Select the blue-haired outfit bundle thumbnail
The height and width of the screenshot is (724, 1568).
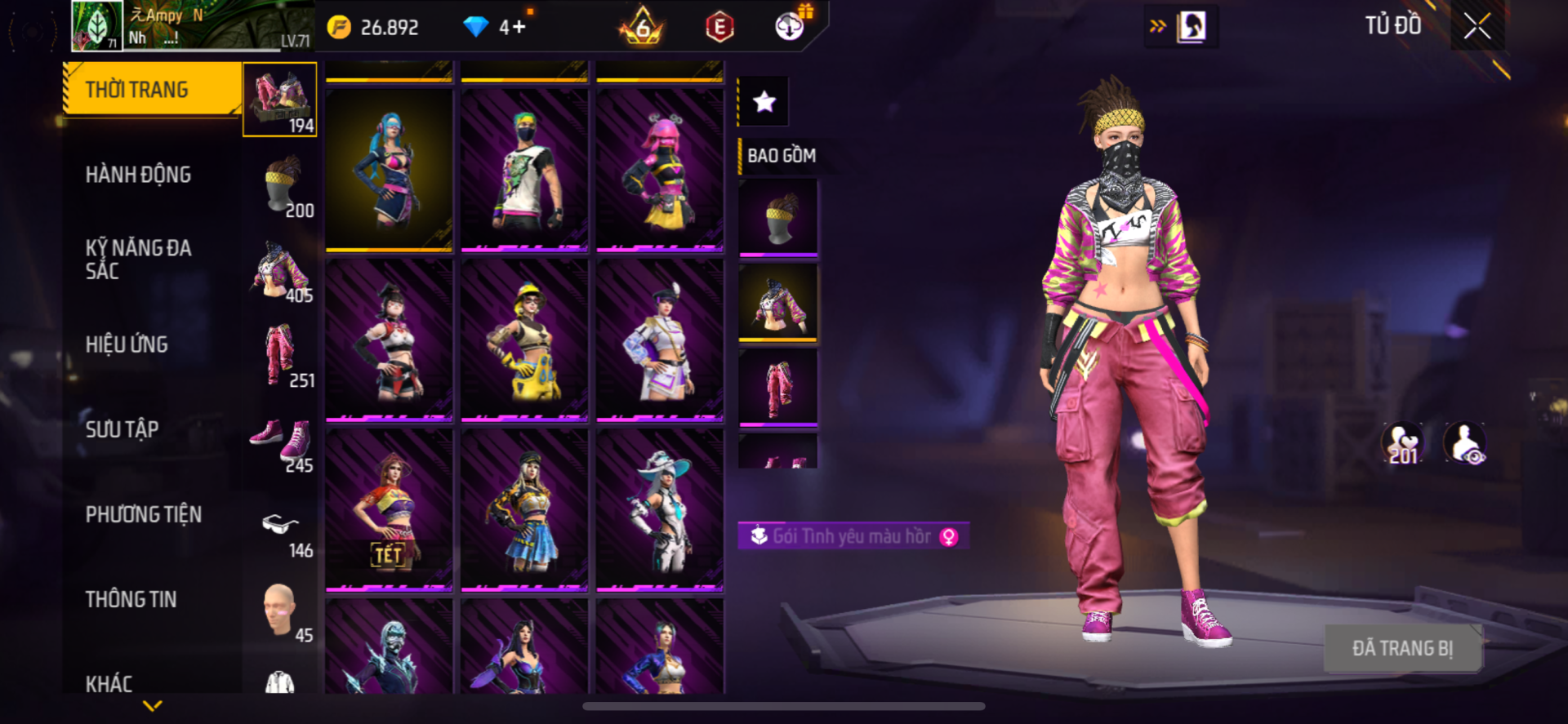click(389, 169)
